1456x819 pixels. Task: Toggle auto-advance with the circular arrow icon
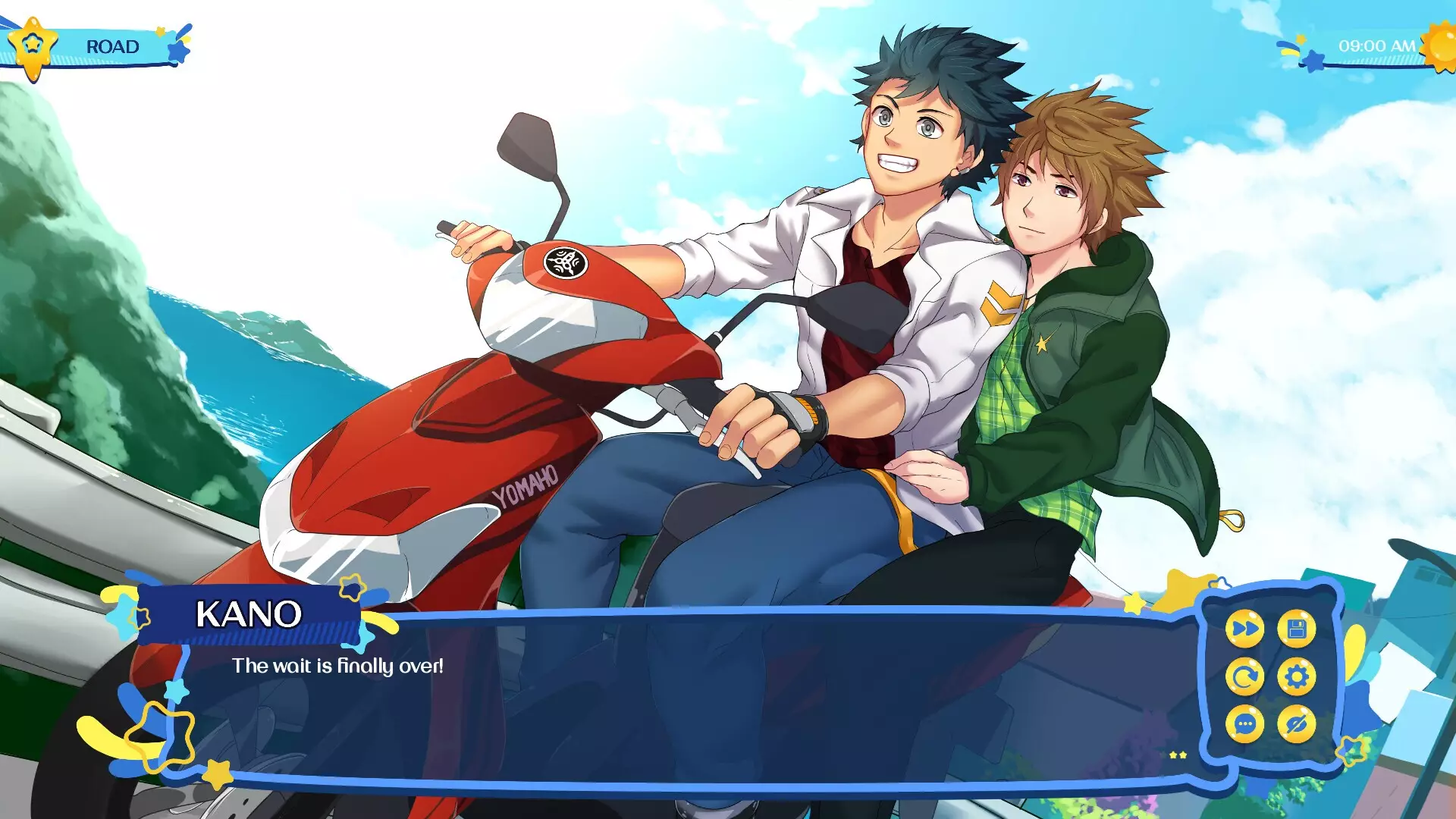pos(1245,675)
